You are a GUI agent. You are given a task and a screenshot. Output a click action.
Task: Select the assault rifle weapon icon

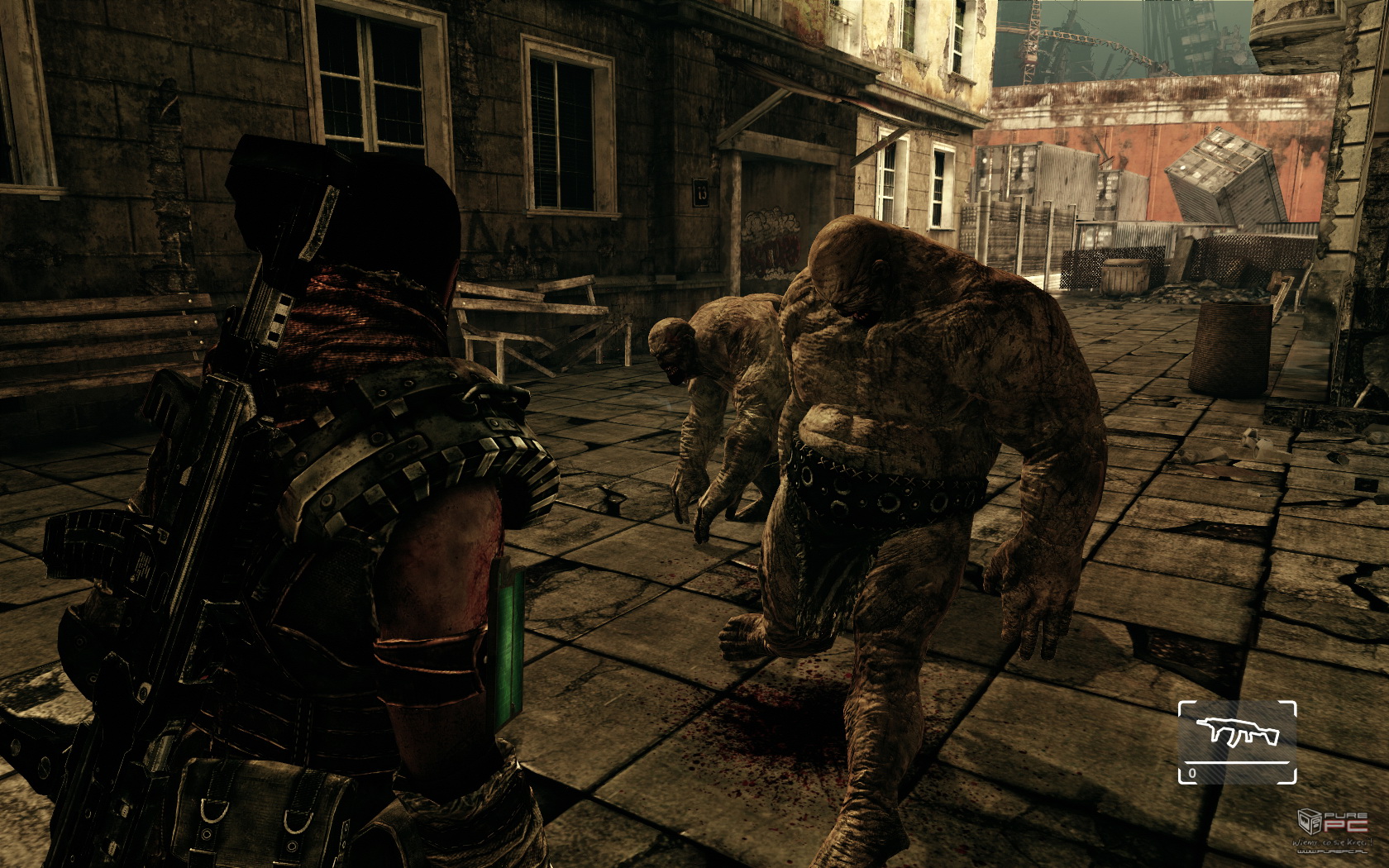(x=1236, y=730)
